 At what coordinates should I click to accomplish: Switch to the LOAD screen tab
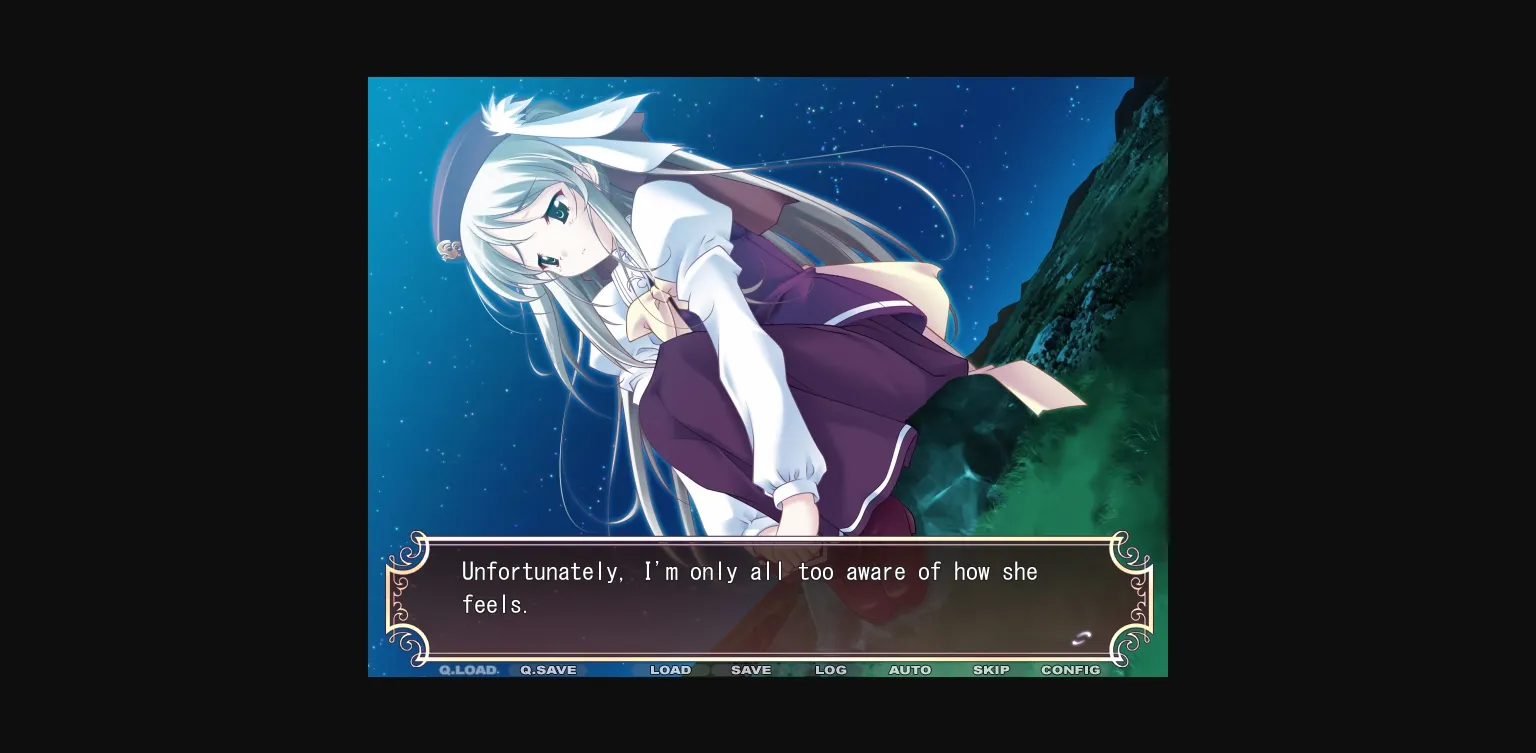click(x=670, y=670)
